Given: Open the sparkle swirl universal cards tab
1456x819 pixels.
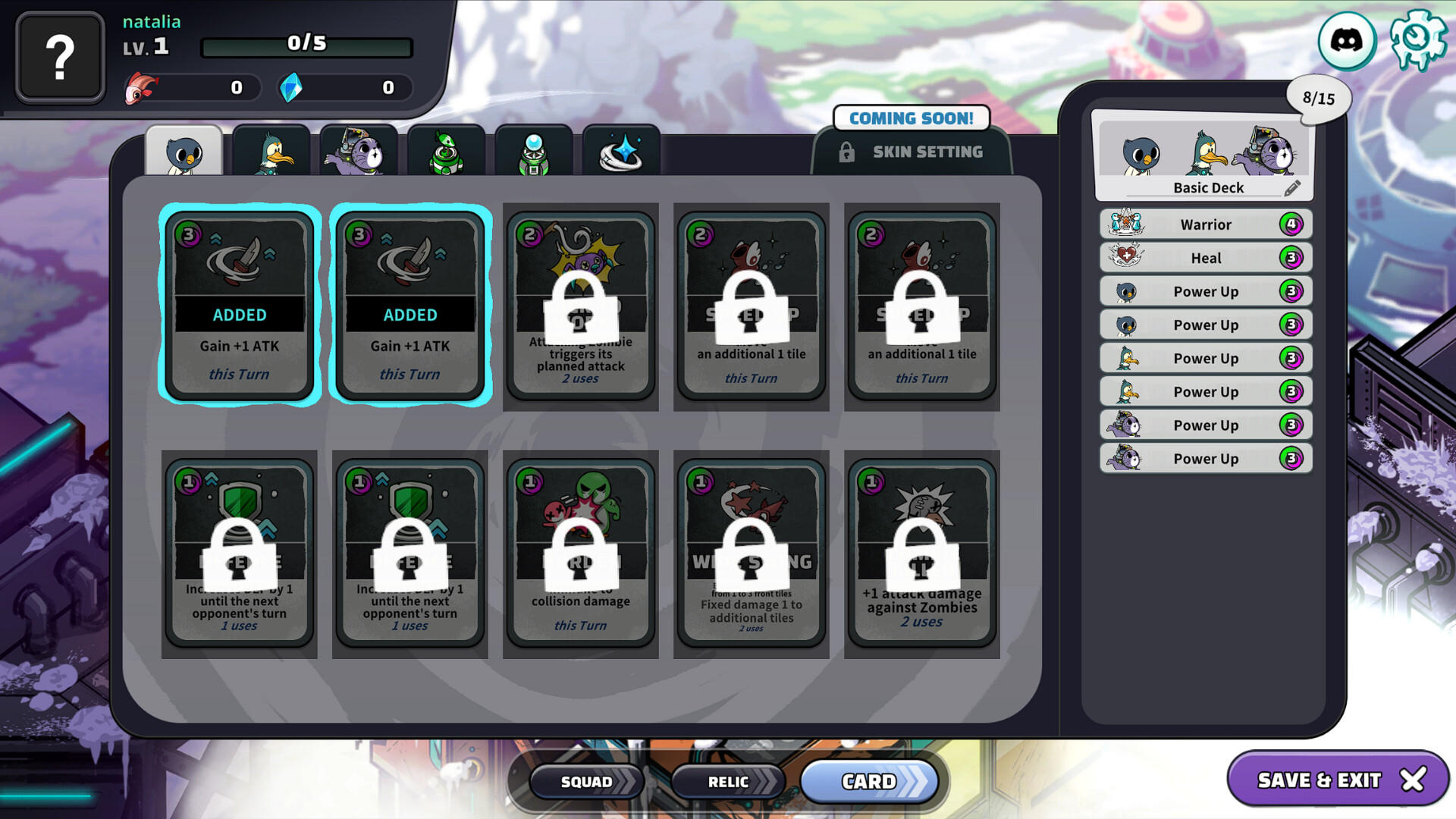Looking at the screenshot, I should pos(622,152).
